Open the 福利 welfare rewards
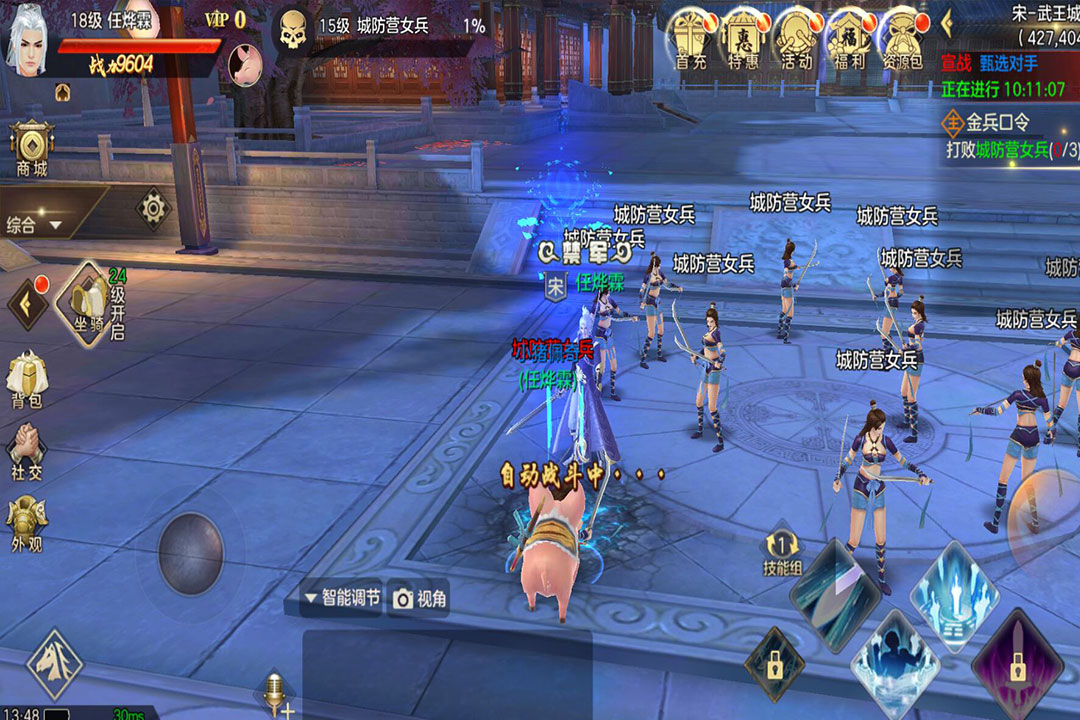 point(849,38)
